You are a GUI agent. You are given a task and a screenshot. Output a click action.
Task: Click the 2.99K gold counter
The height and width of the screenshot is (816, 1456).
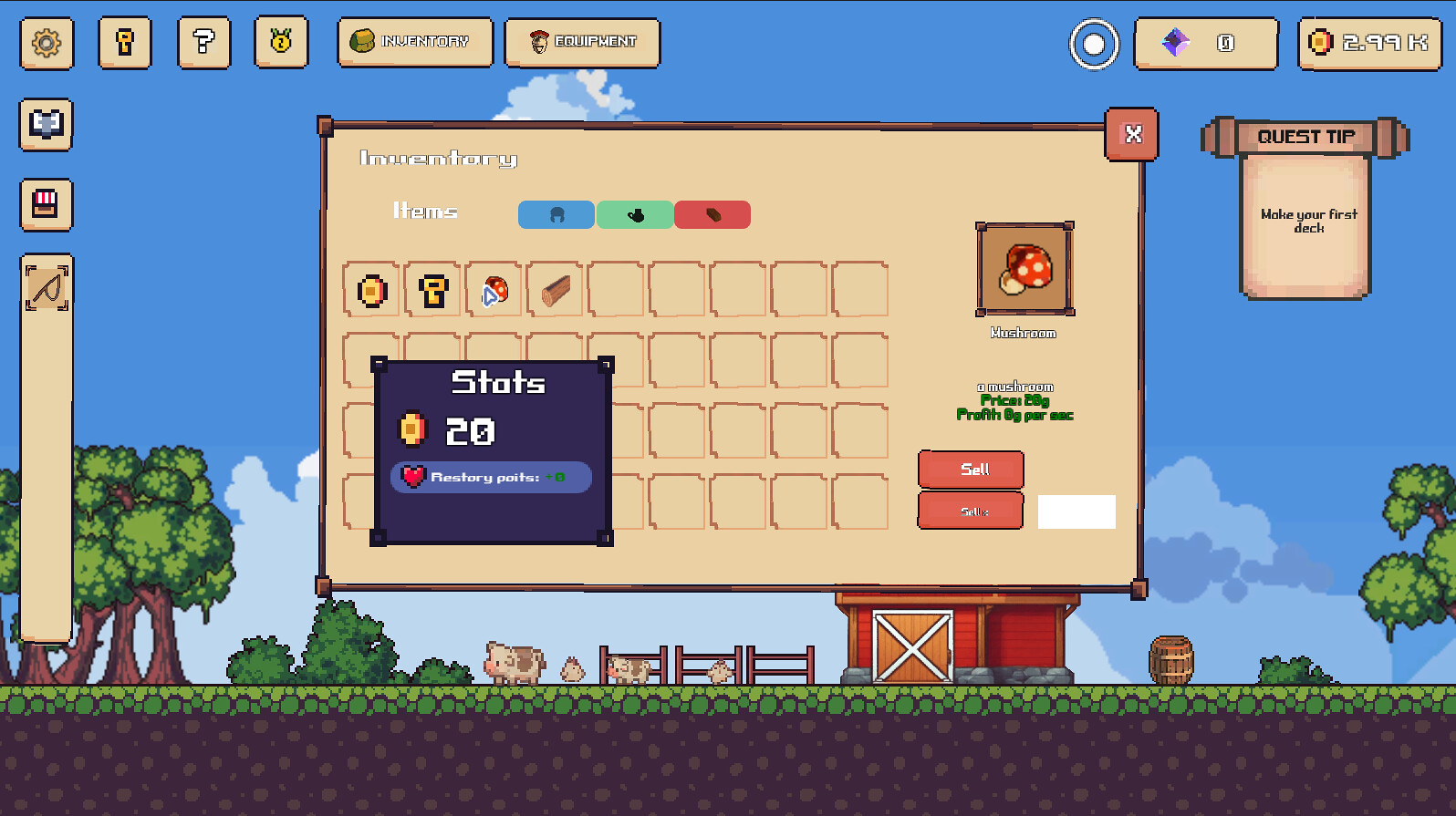1368,43
